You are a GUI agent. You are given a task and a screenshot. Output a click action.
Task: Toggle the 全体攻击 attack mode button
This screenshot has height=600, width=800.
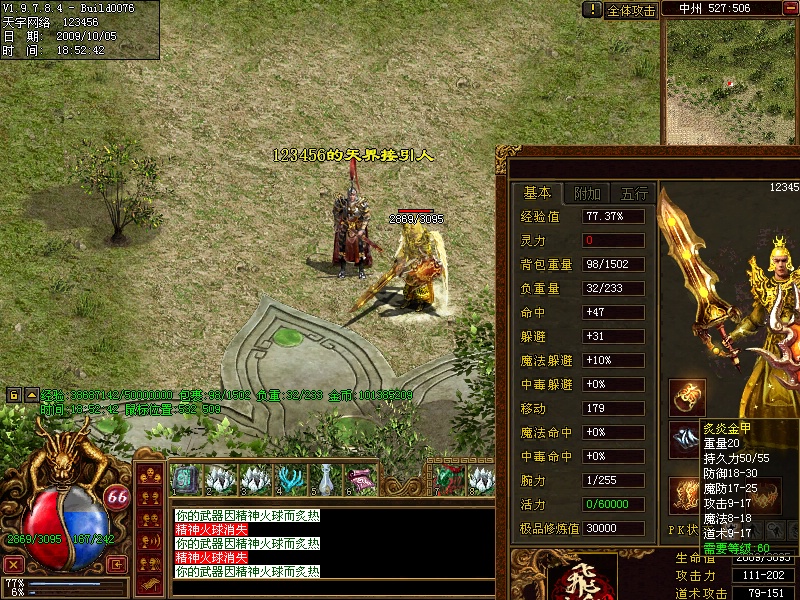[632, 10]
